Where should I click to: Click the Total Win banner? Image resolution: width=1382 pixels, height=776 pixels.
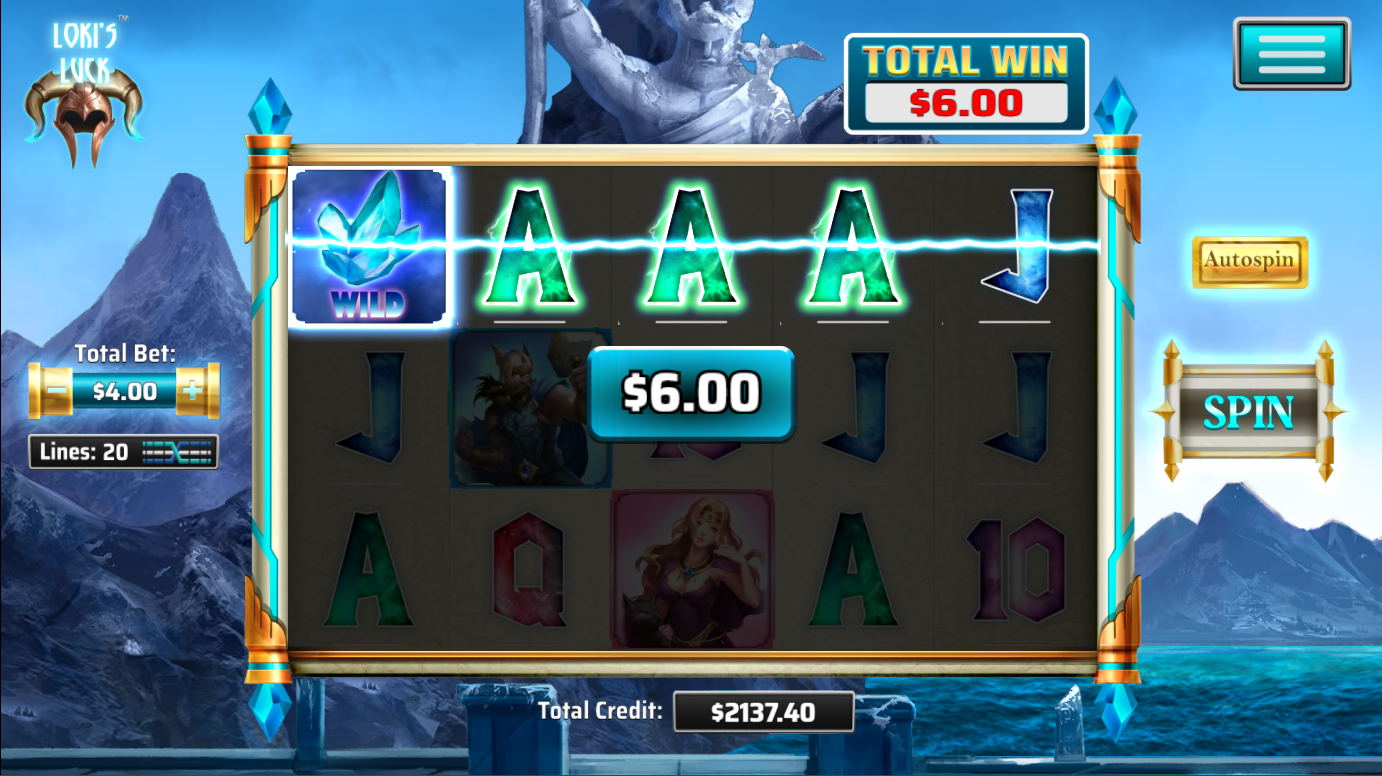tap(965, 82)
